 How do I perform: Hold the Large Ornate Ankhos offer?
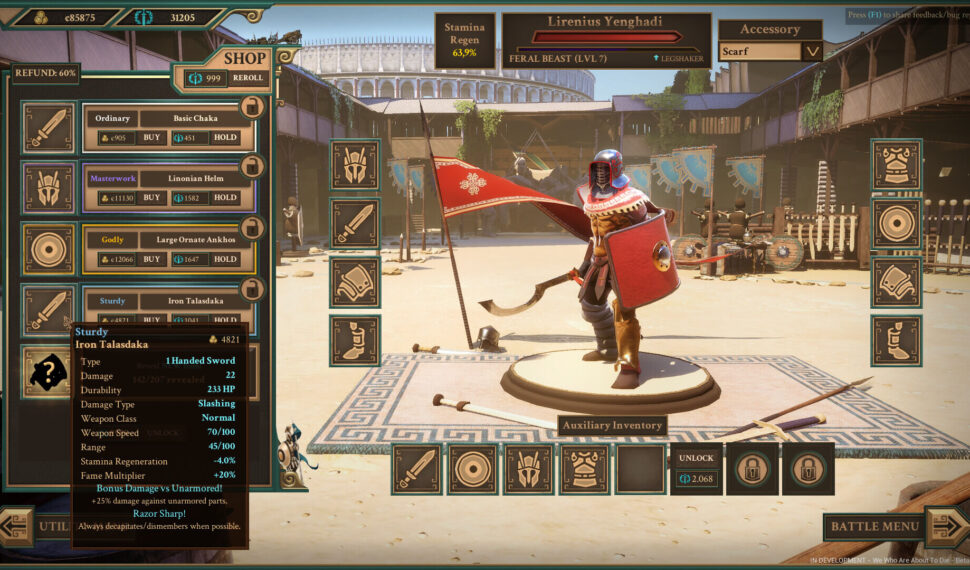(x=225, y=259)
